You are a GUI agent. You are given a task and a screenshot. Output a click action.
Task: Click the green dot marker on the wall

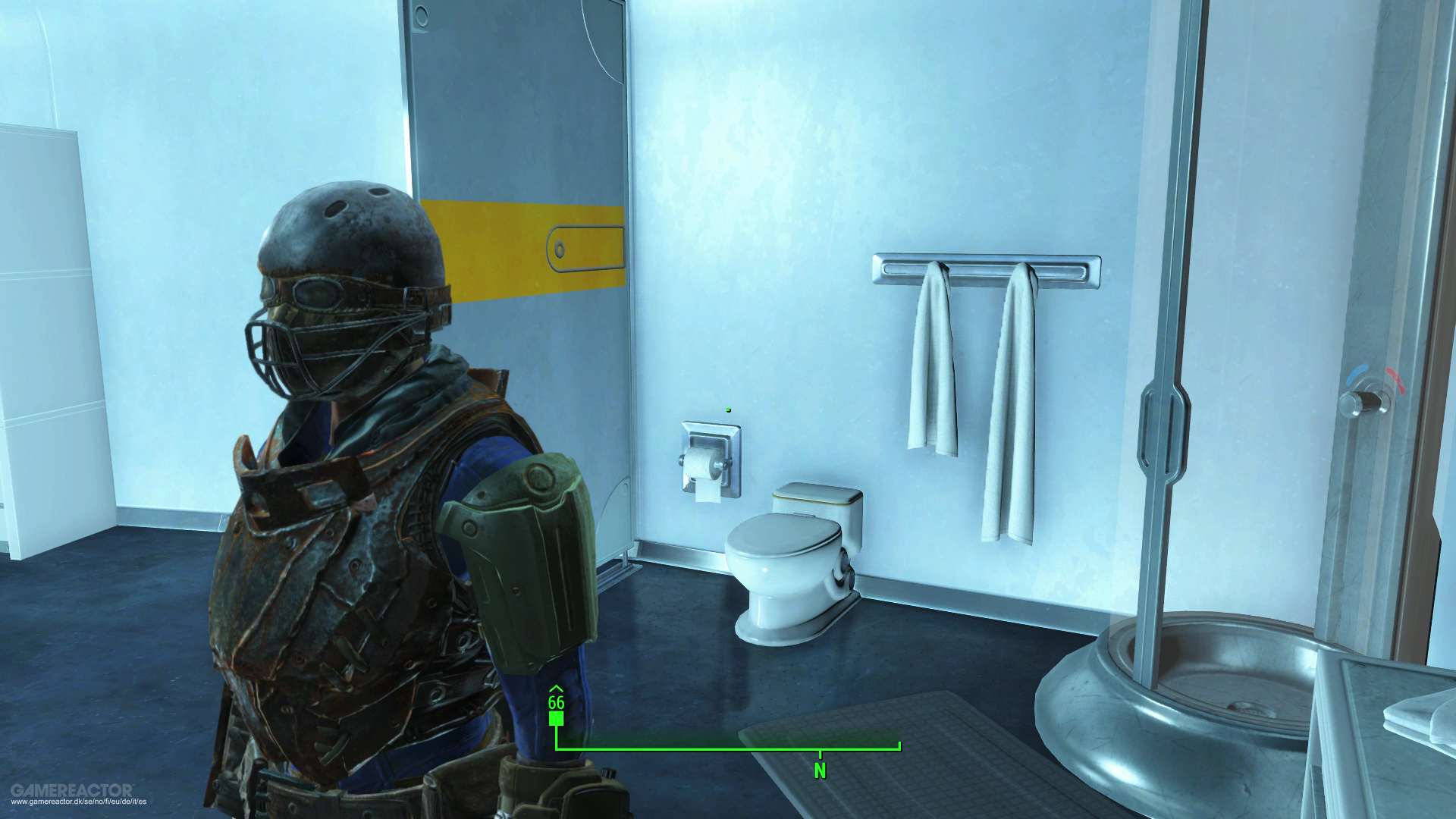tap(728, 409)
